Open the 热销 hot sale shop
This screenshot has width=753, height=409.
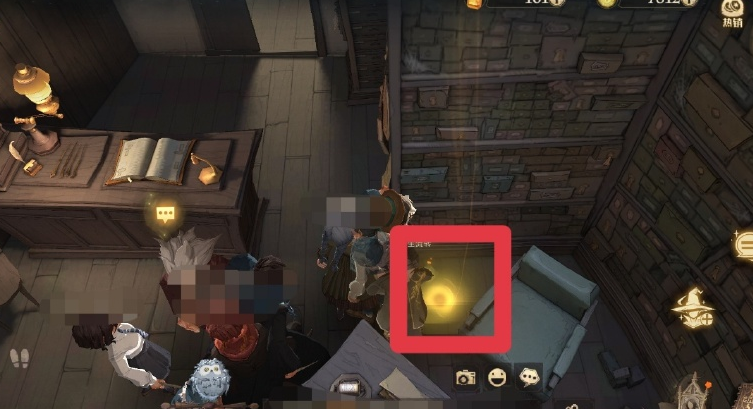pos(731,12)
